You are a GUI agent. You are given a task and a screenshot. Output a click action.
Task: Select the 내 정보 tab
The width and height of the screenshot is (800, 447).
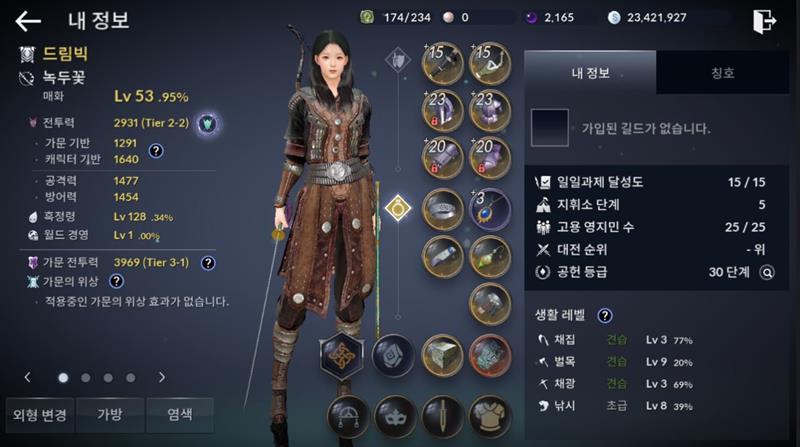(x=590, y=73)
